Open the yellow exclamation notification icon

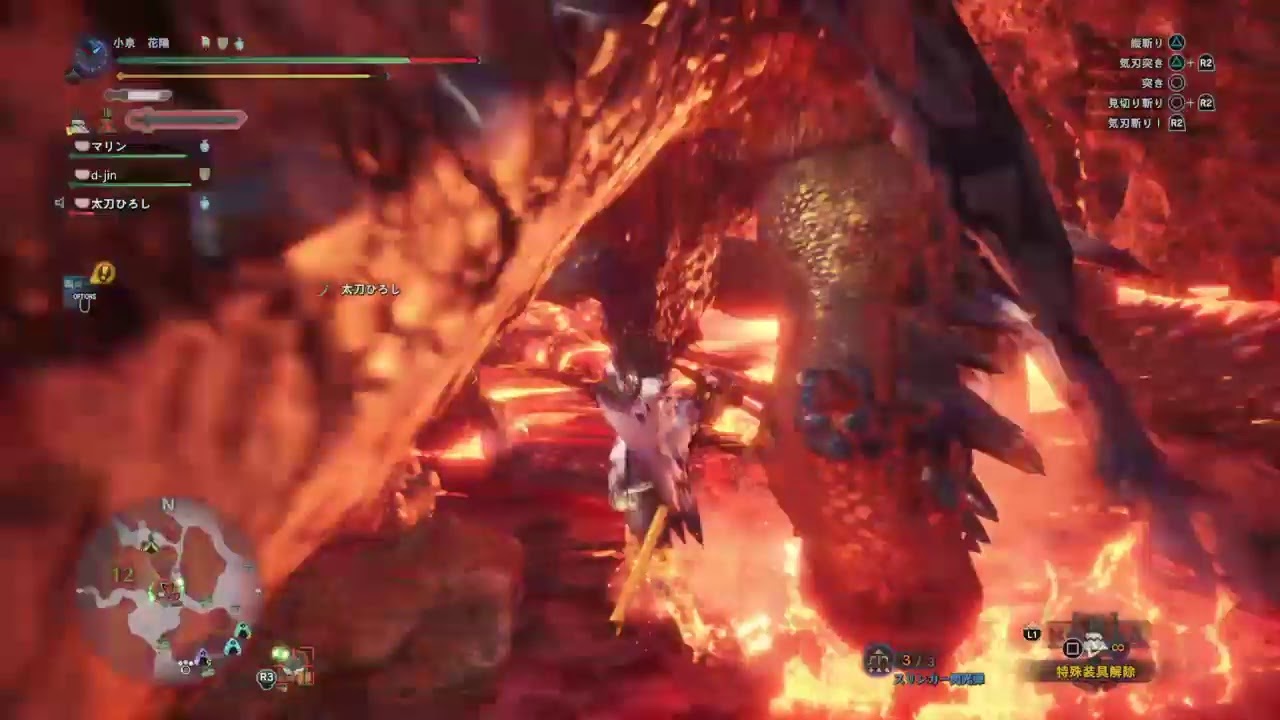tap(102, 273)
